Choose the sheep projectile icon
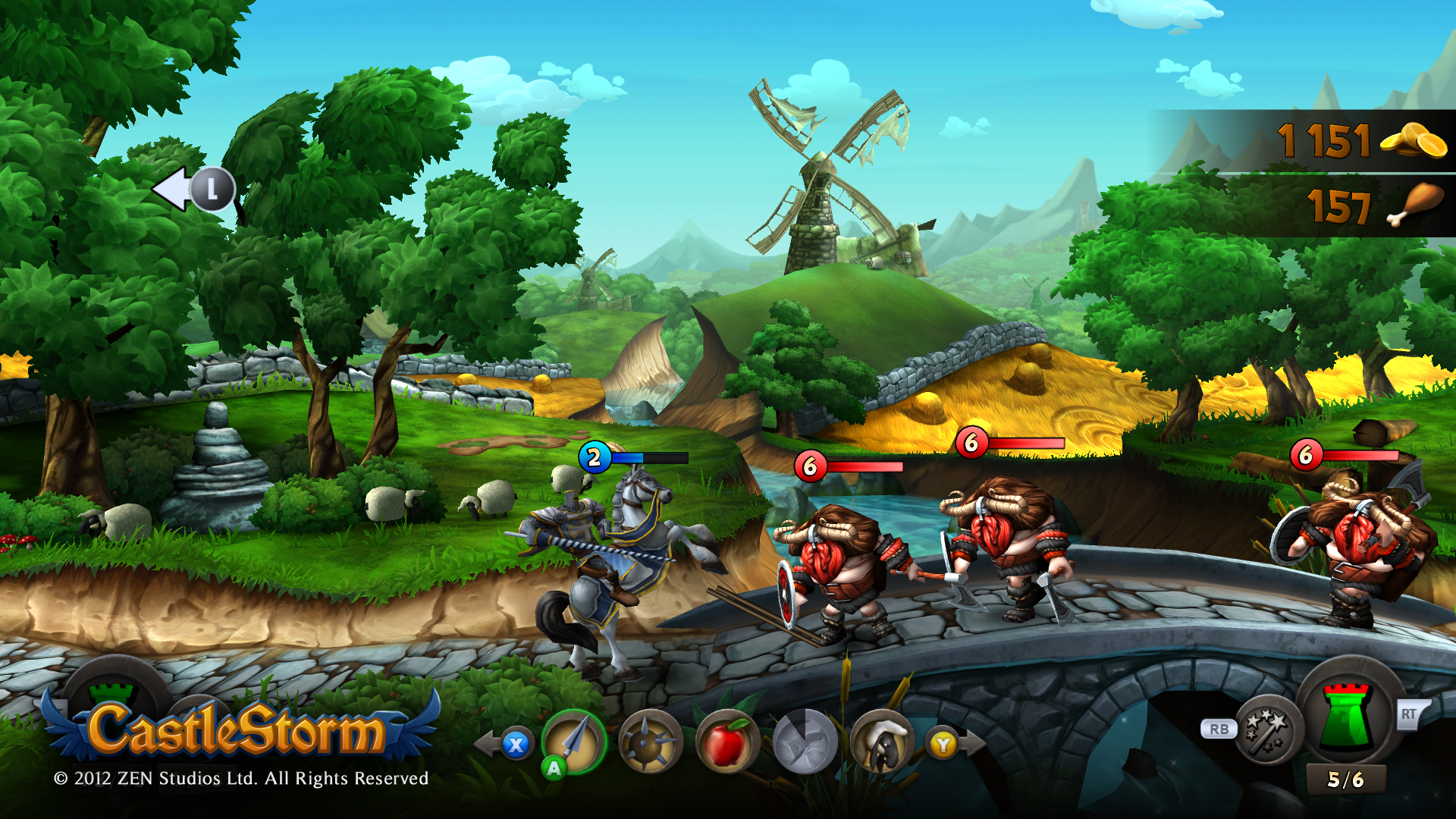 881,743
